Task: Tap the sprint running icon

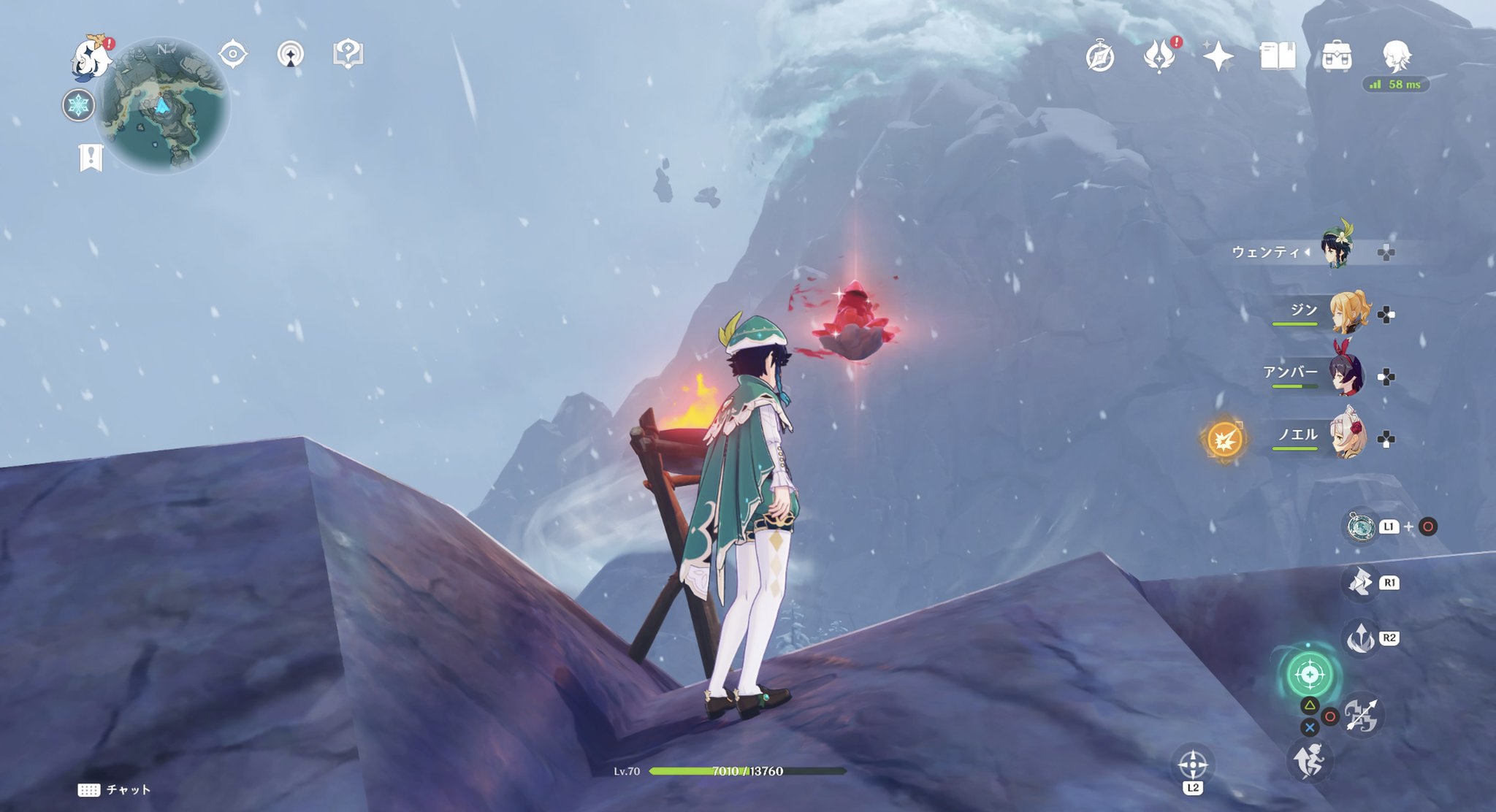Action: (x=1309, y=761)
